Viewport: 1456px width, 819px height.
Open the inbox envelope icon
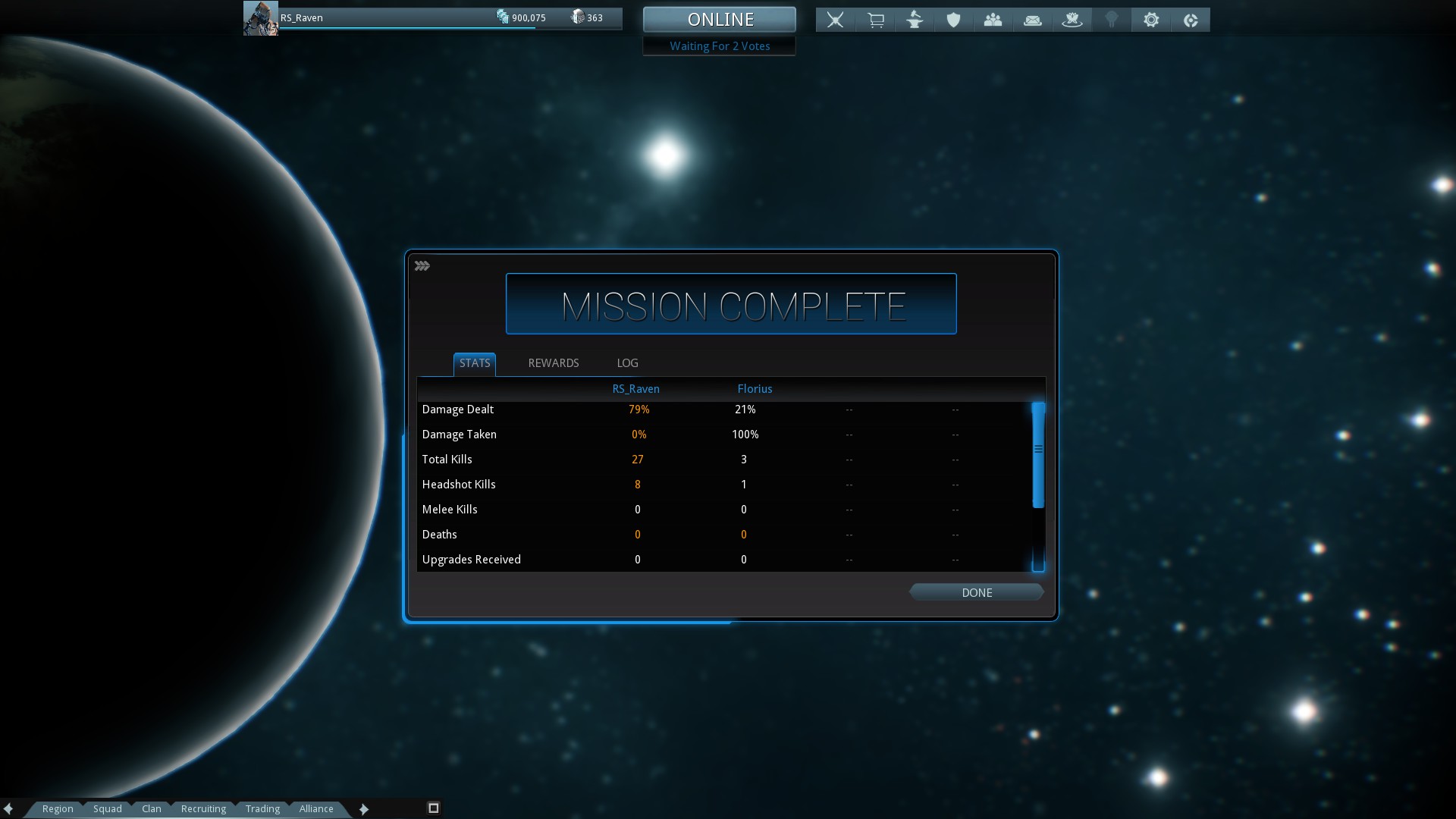point(1033,20)
